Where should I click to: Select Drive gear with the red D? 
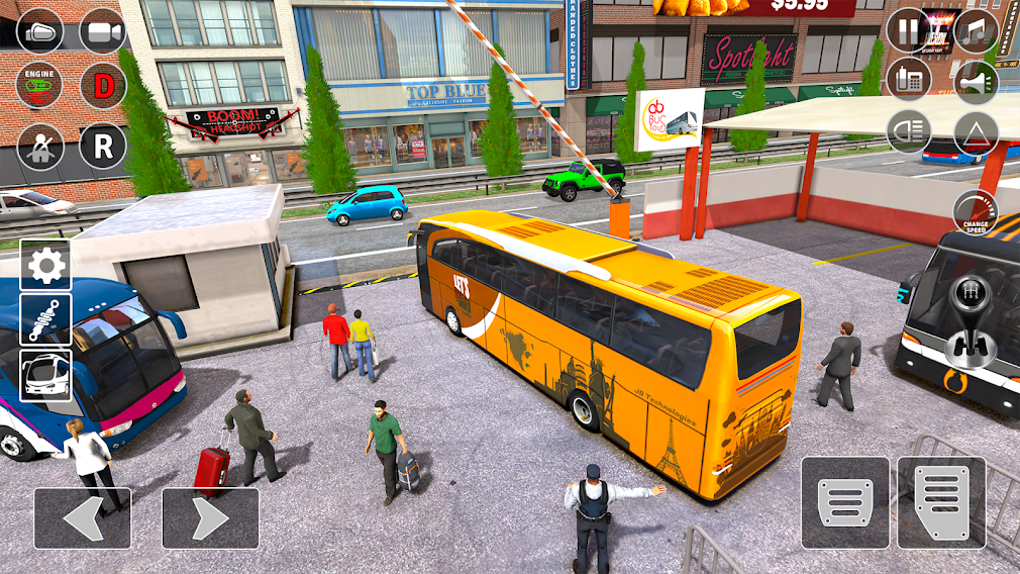click(103, 86)
